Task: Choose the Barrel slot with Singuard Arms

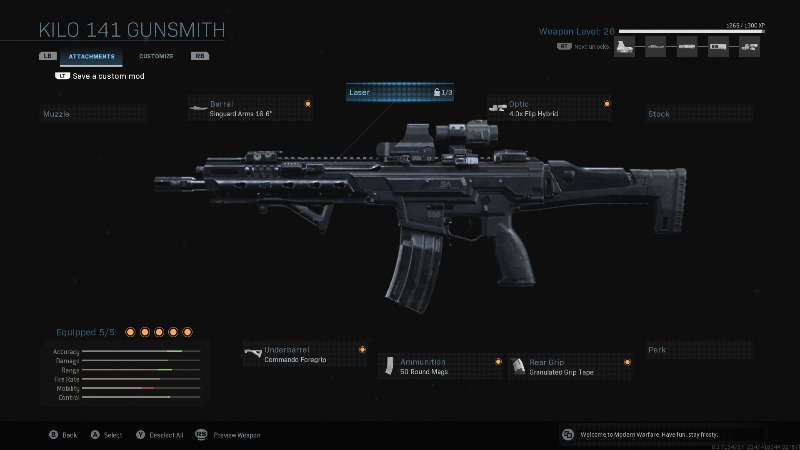Action: [x=250, y=108]
